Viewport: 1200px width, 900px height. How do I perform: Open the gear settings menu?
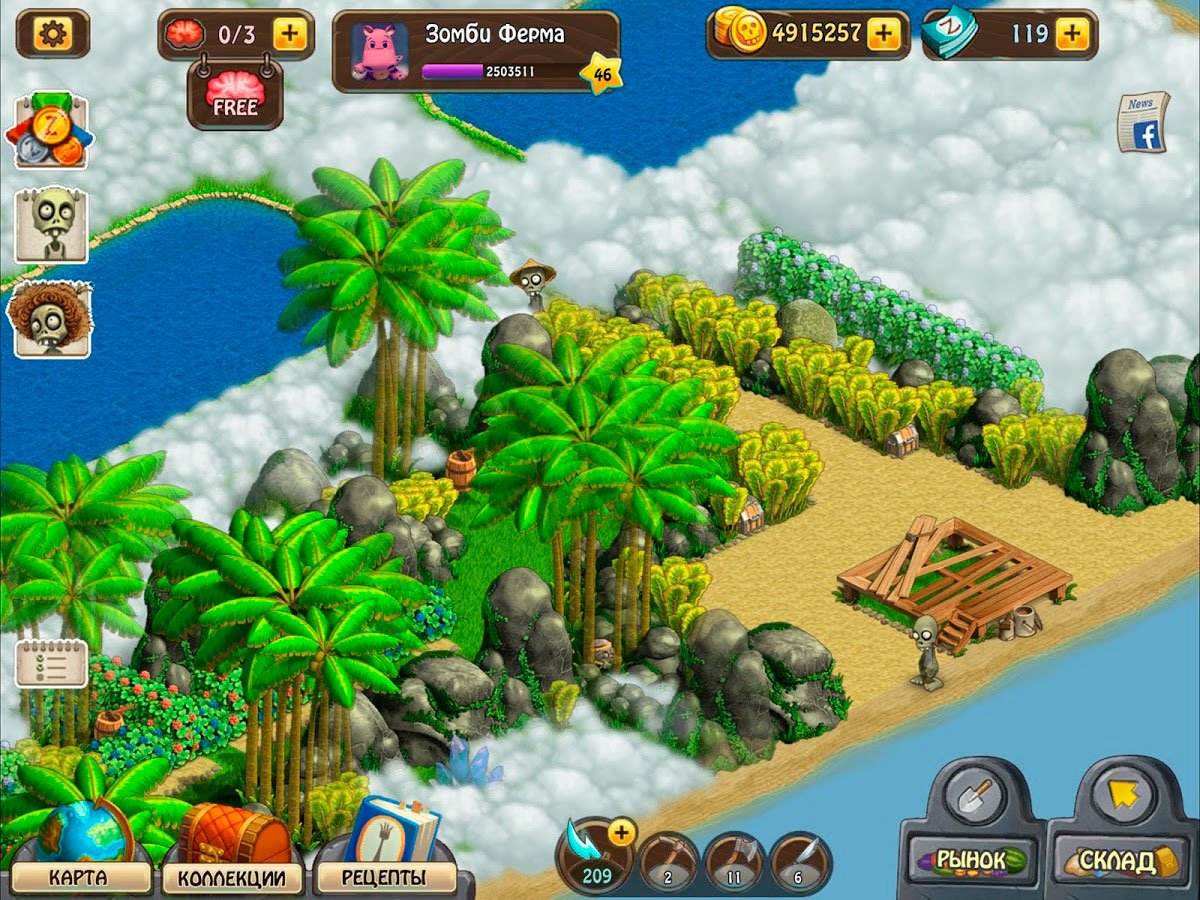pyautogui.click(x=52, y=34)
